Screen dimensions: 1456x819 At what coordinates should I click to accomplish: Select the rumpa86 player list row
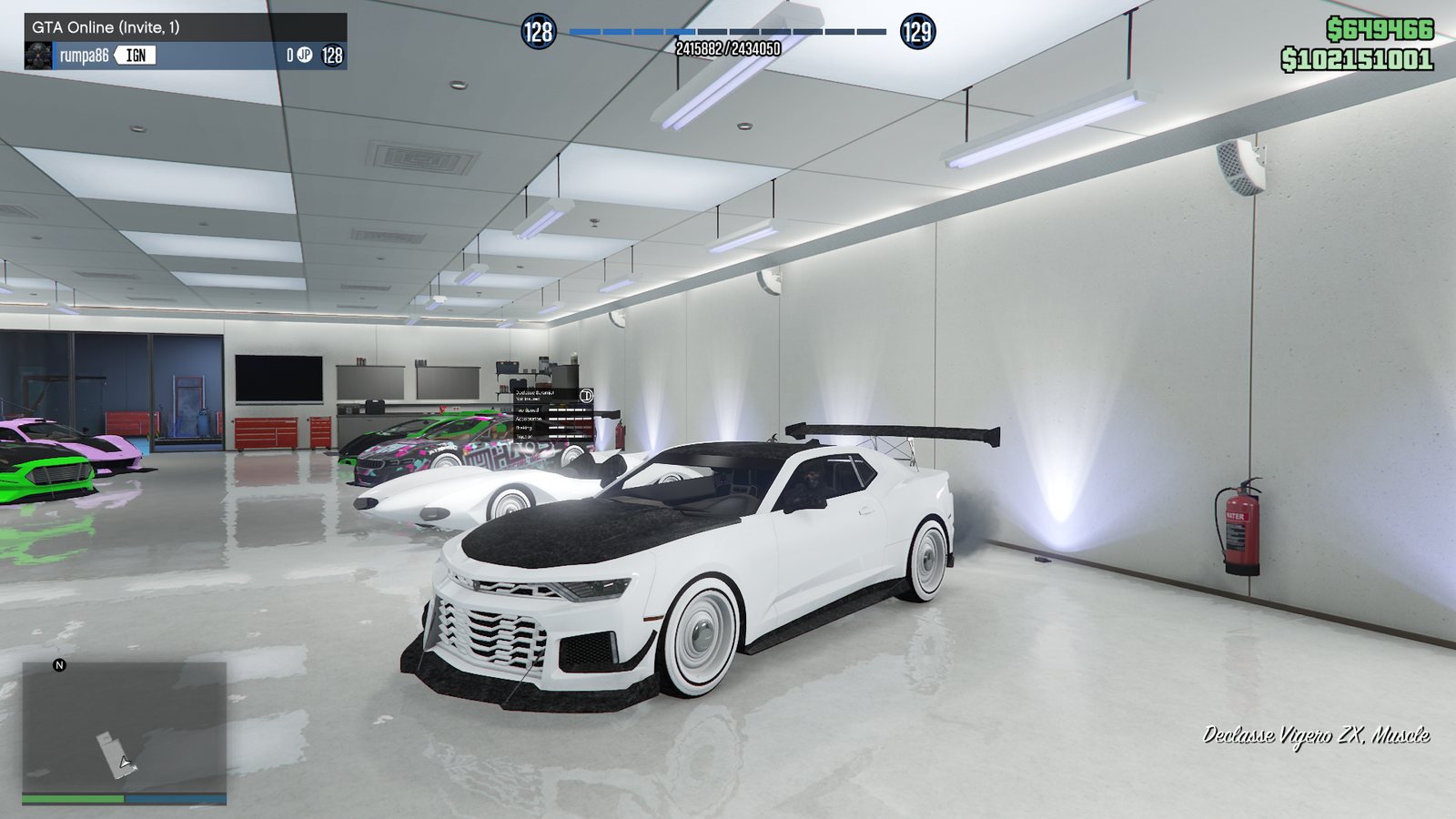pos(186,56)
